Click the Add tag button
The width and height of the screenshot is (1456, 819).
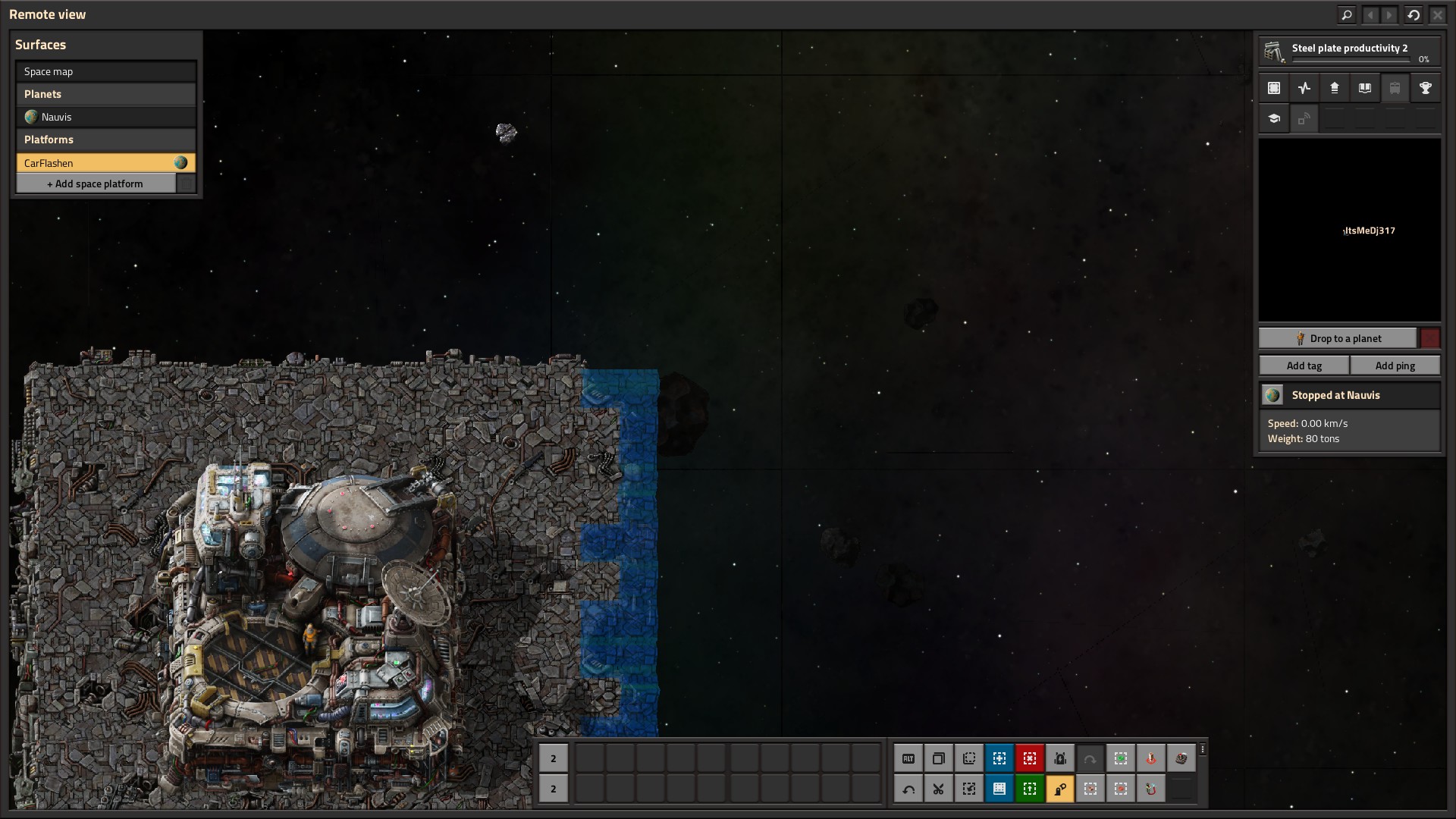click(1304, 366)
